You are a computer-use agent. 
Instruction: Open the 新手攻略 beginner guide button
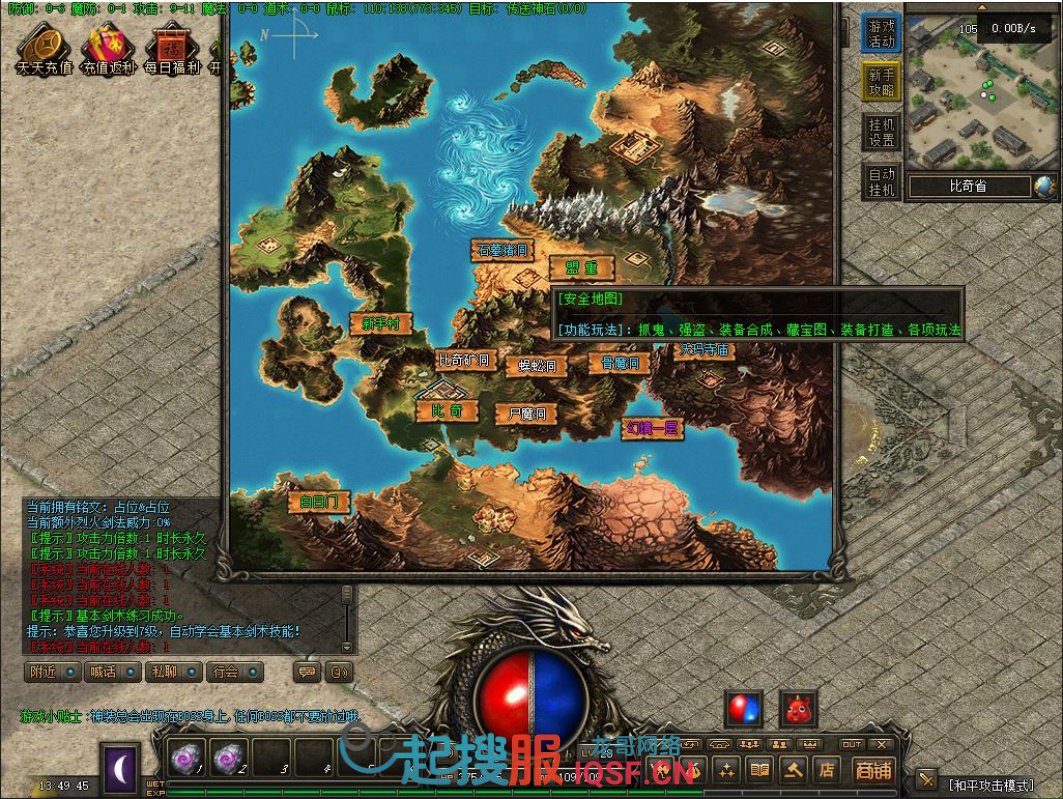(x=881, y=82)
